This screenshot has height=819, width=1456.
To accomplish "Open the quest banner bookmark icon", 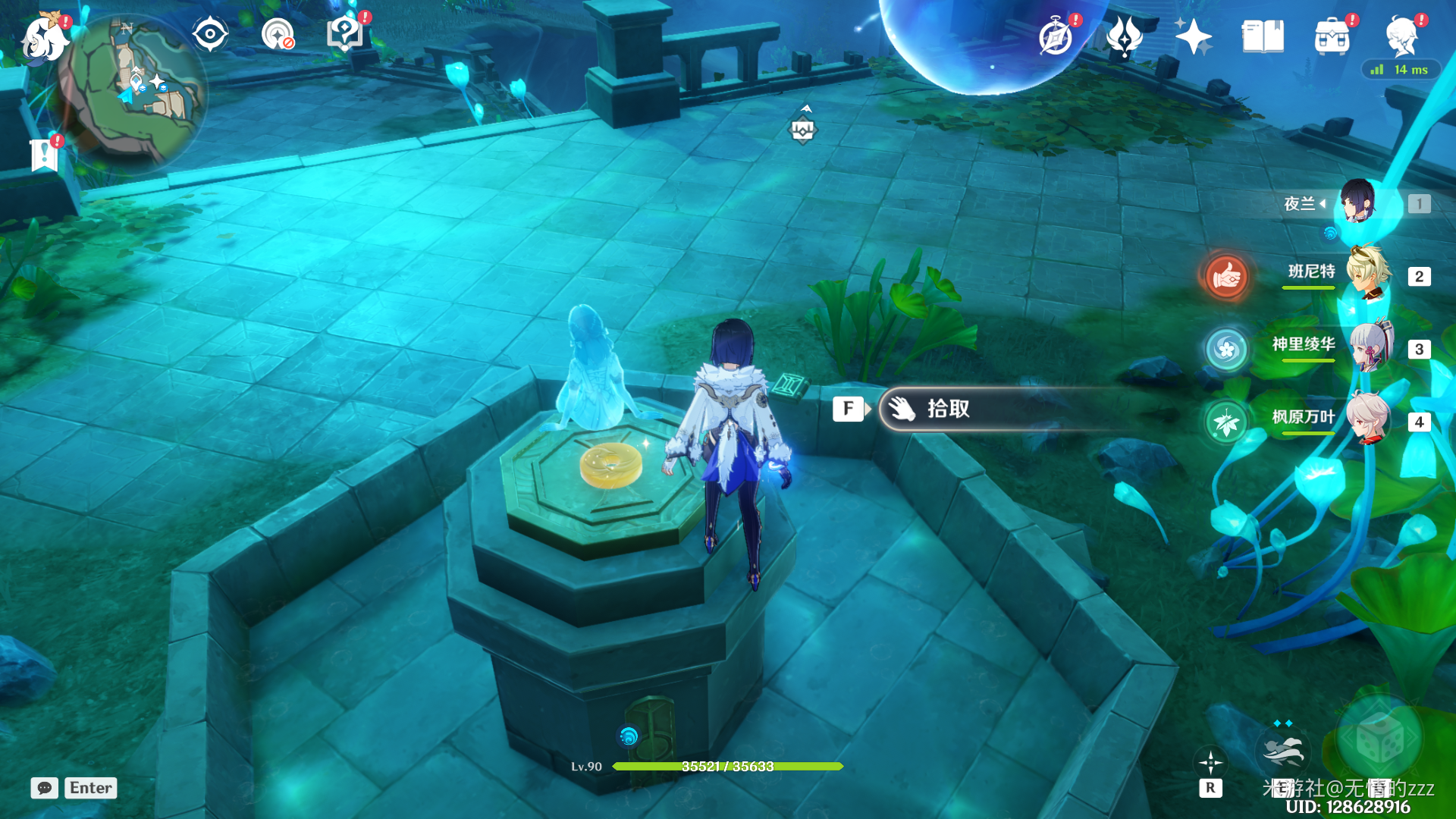I will (44, 155).
